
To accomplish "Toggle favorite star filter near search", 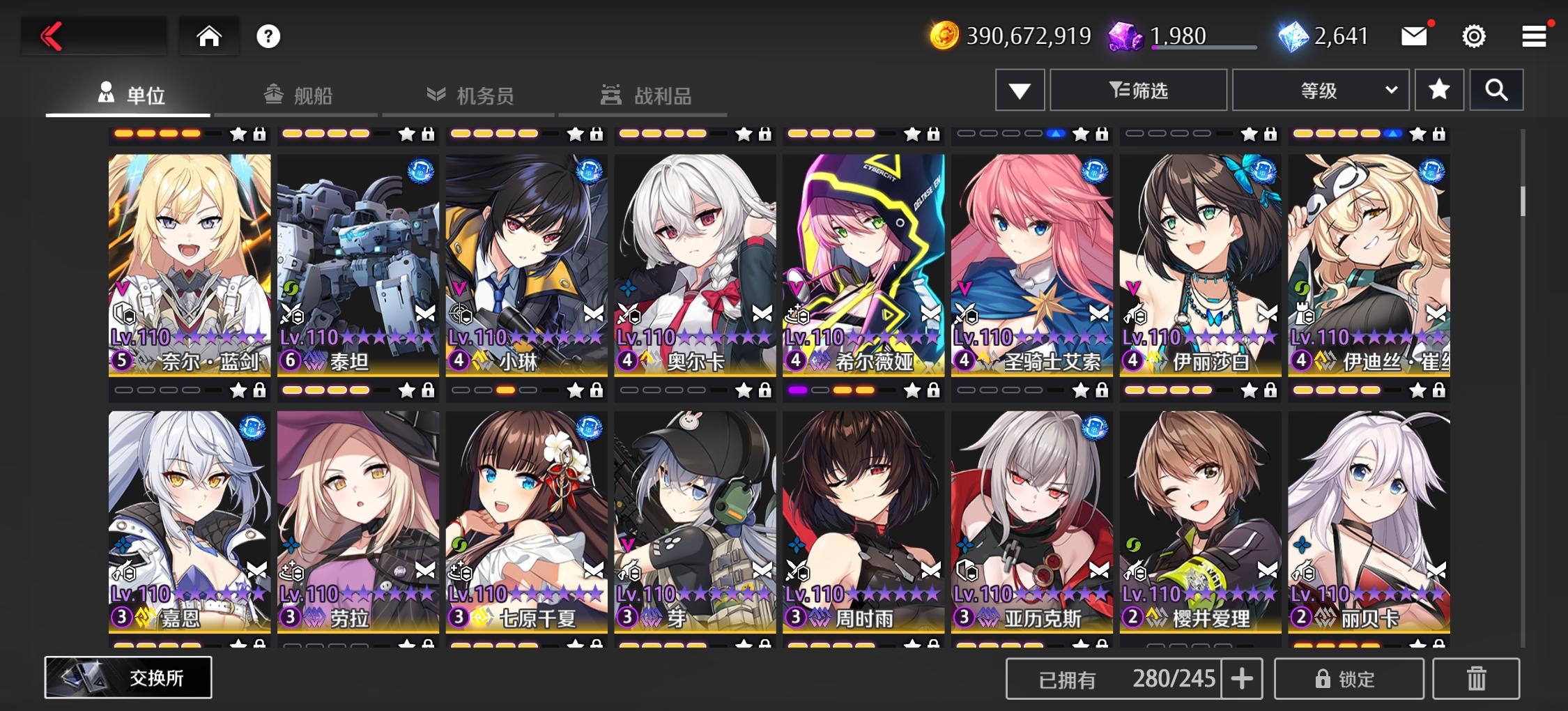I will pyautogui.click(x=1438, y=89).
